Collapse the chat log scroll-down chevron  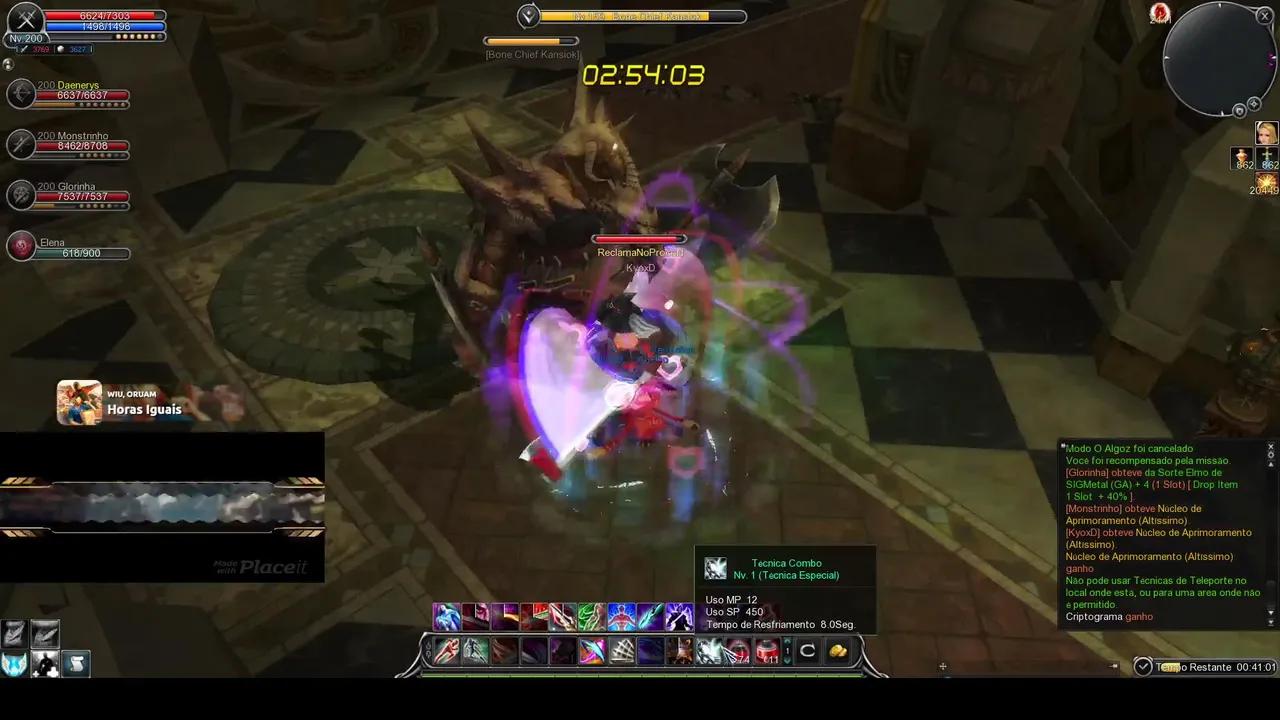click(1271, 613)
